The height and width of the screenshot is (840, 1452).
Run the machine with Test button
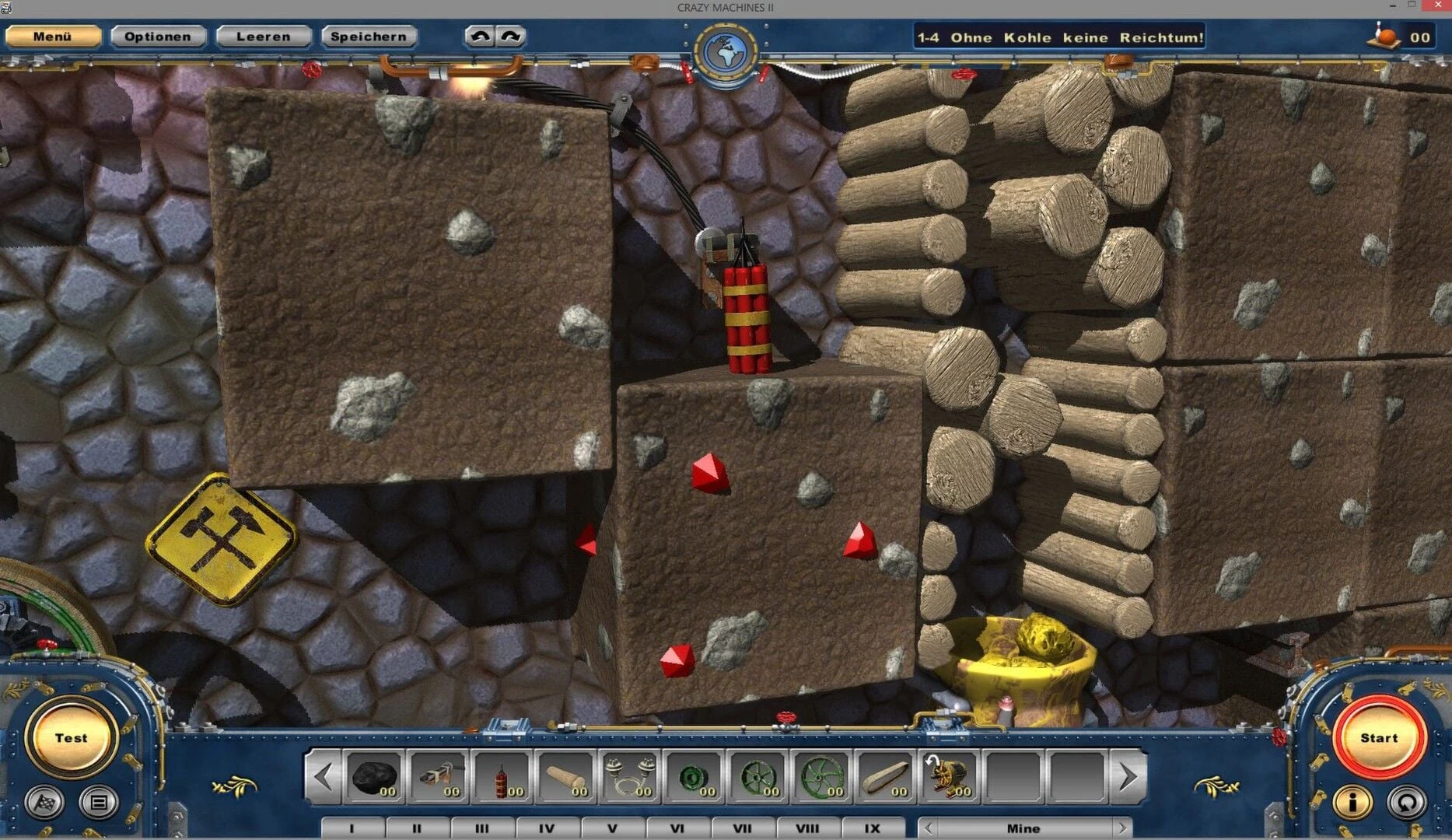point(71,737)
